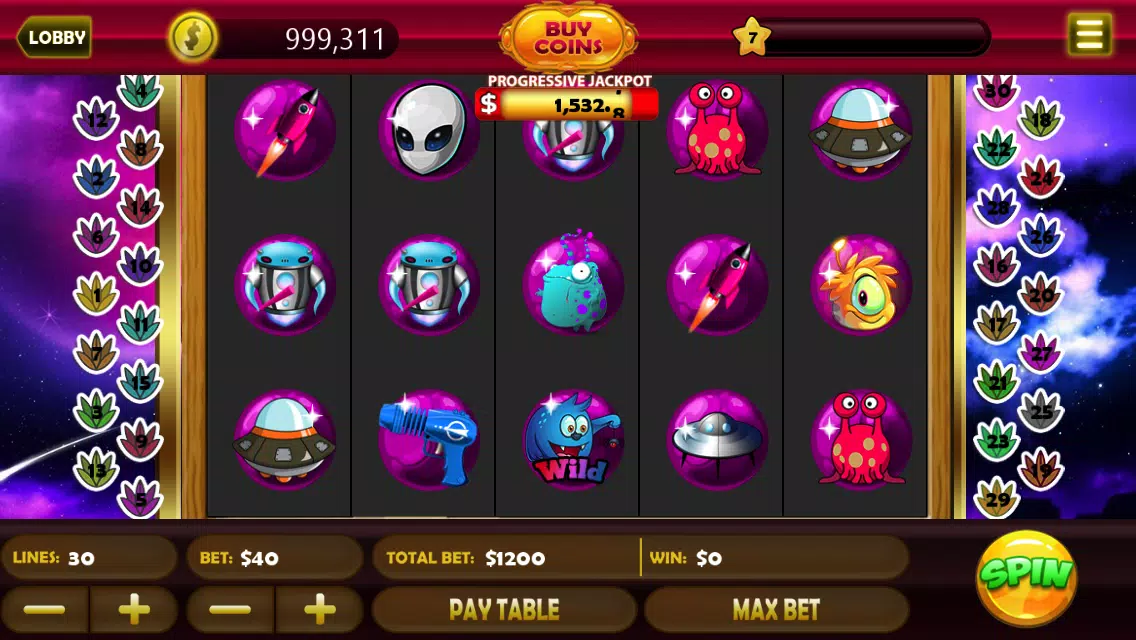The image size is (1136, 640).
Task: Set the Max Bet
Action: (776, 609)
